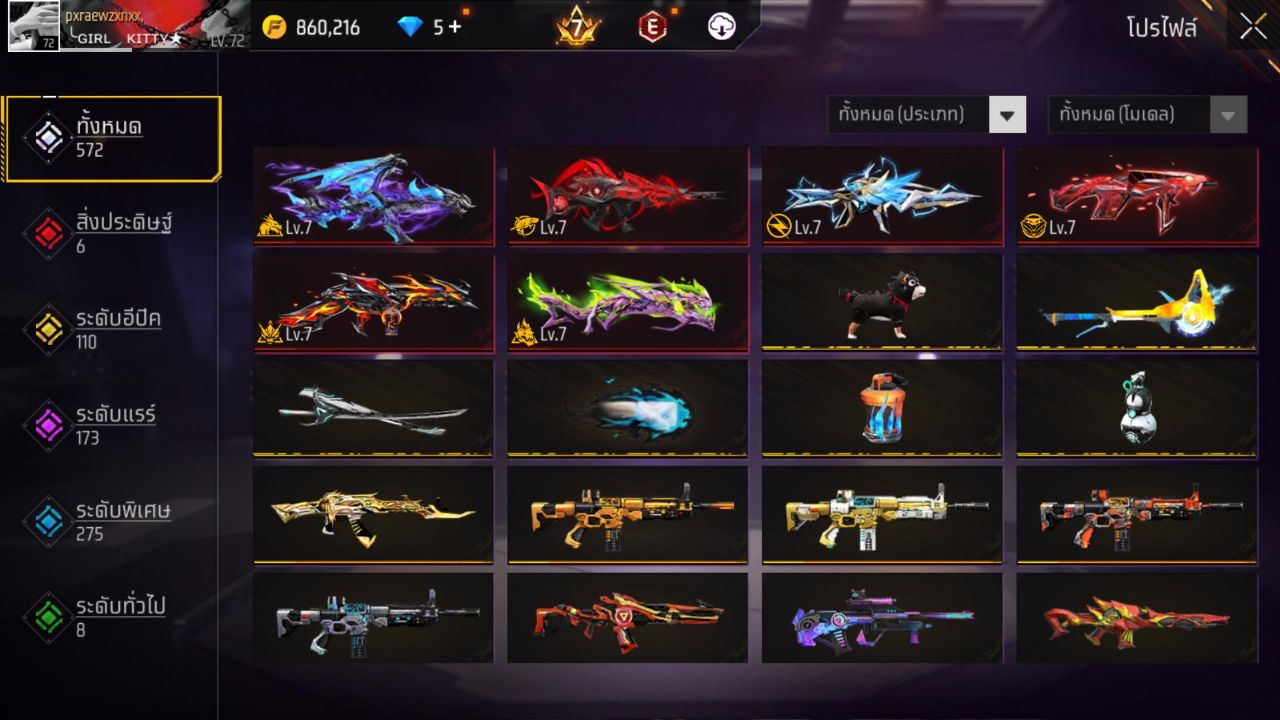This screenshot has height=720, width=1280.
Task: Click the blue diamond currency icon
Action: (x=412, y=27)
